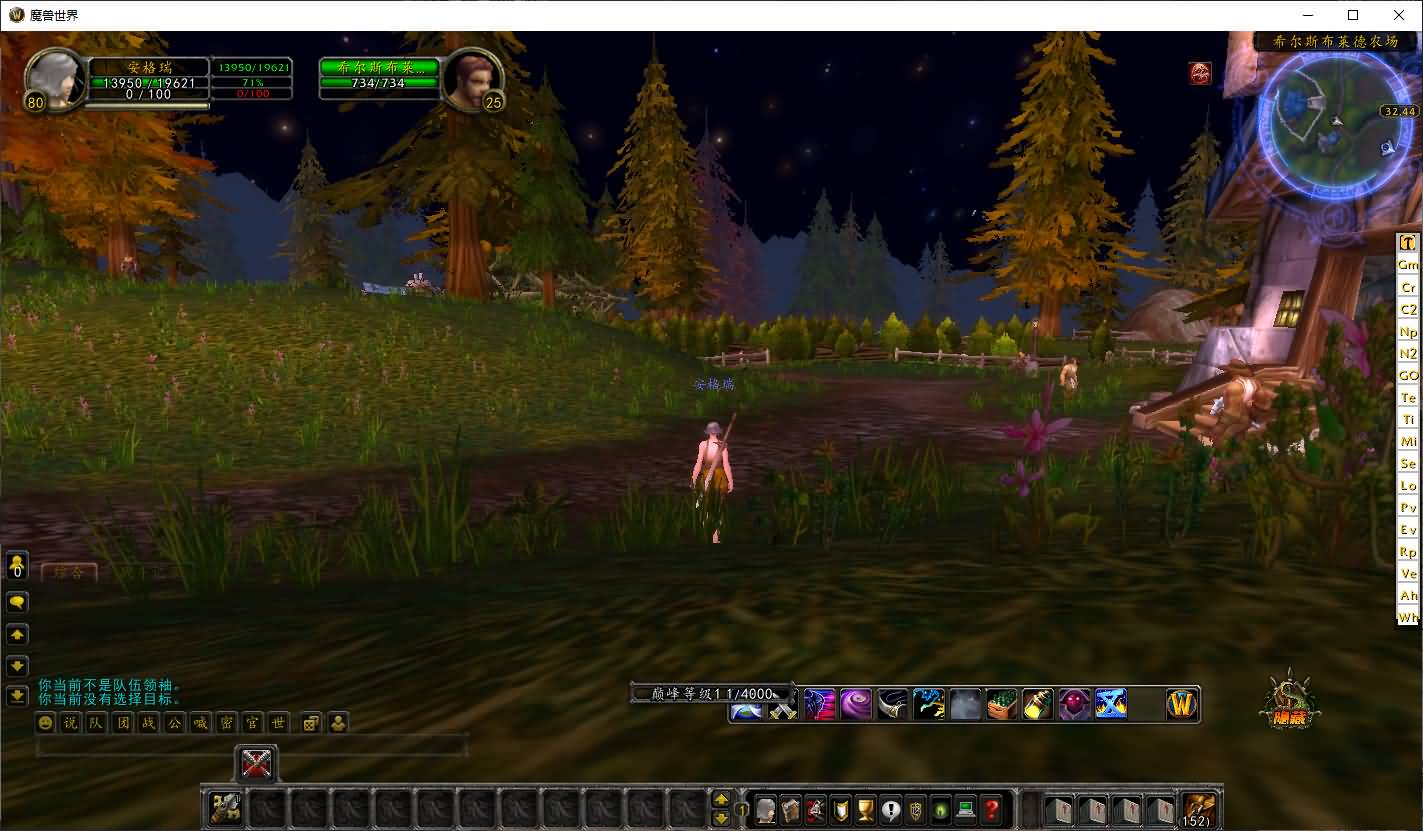1423x831 pixels.
Task: Click the Gm button in side panel
Action: coord(1408,265)
